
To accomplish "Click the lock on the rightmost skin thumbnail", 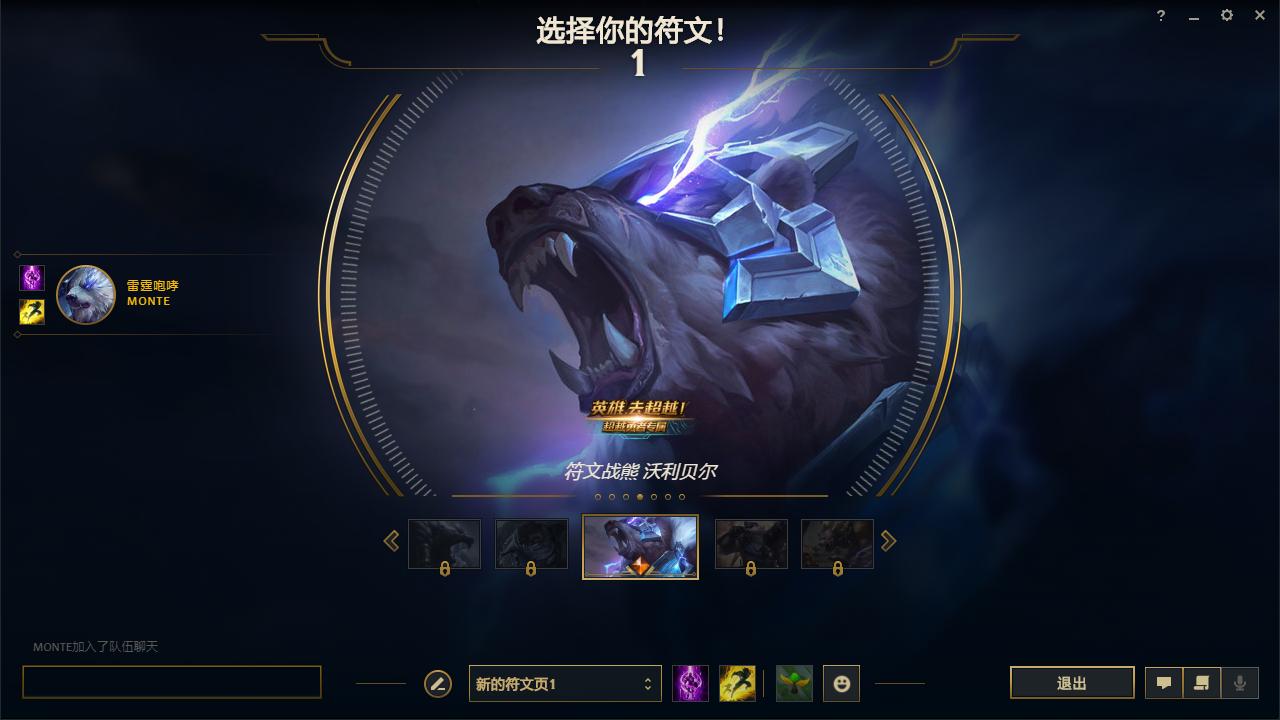I will coord(837,568).
